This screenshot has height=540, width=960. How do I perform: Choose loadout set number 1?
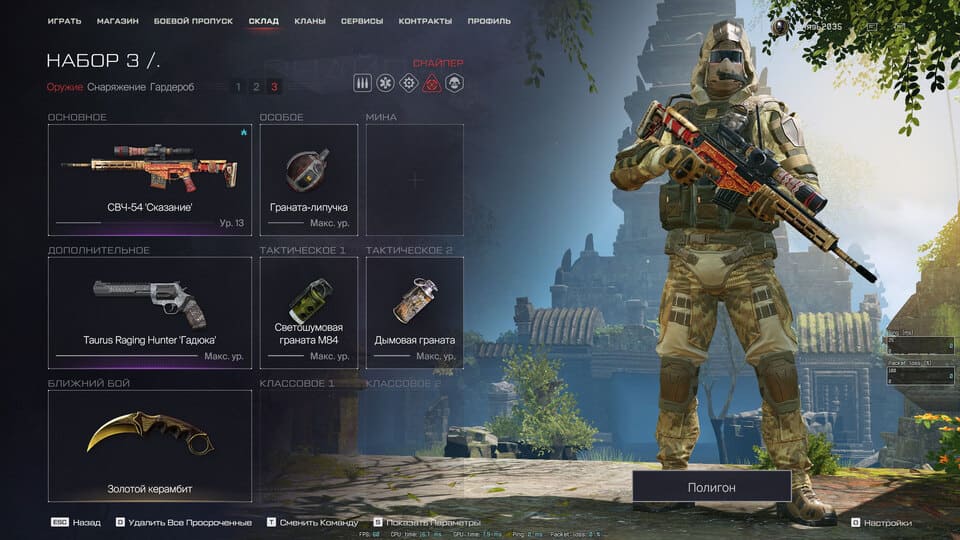[238, 87]
